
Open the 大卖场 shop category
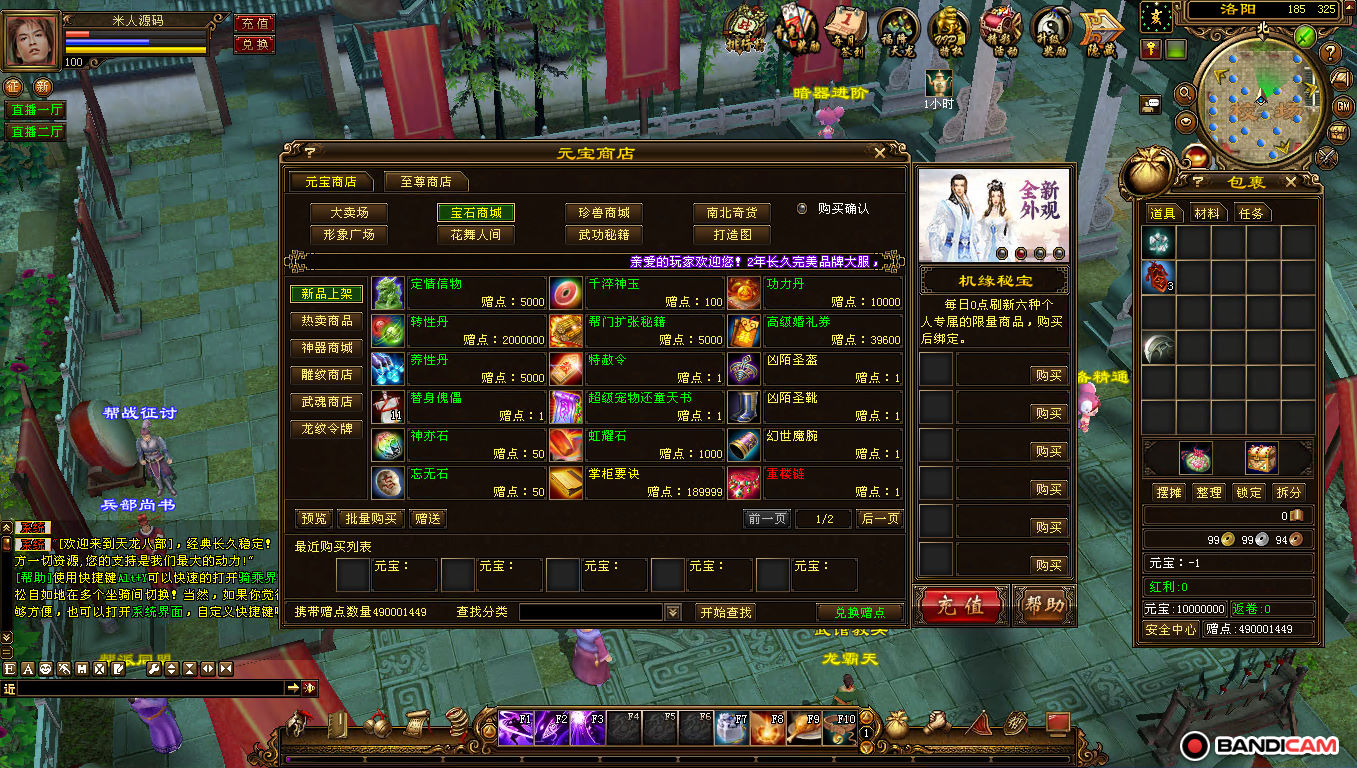pos(348,212)
